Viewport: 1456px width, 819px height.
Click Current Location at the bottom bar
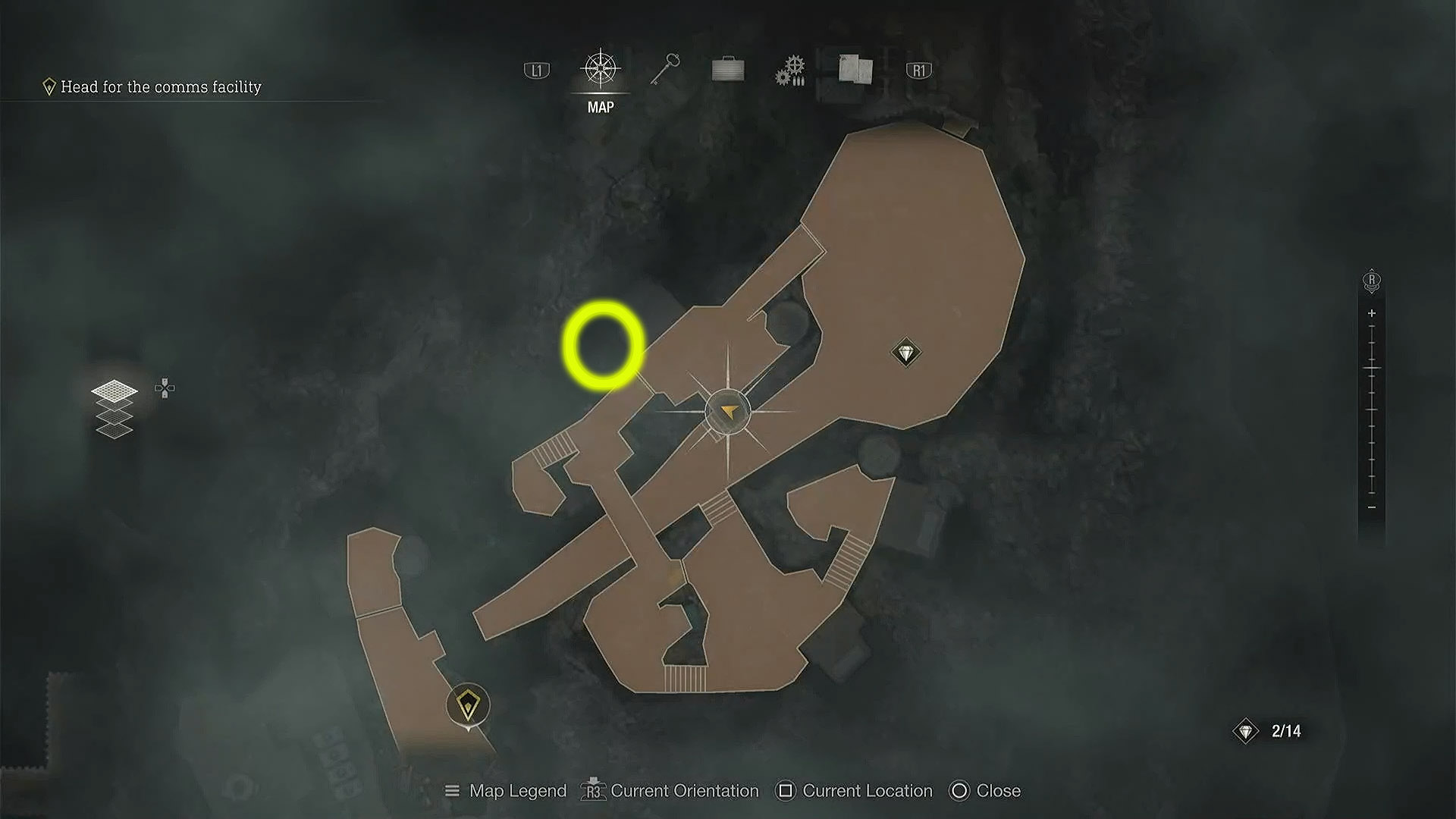(855, 791)
